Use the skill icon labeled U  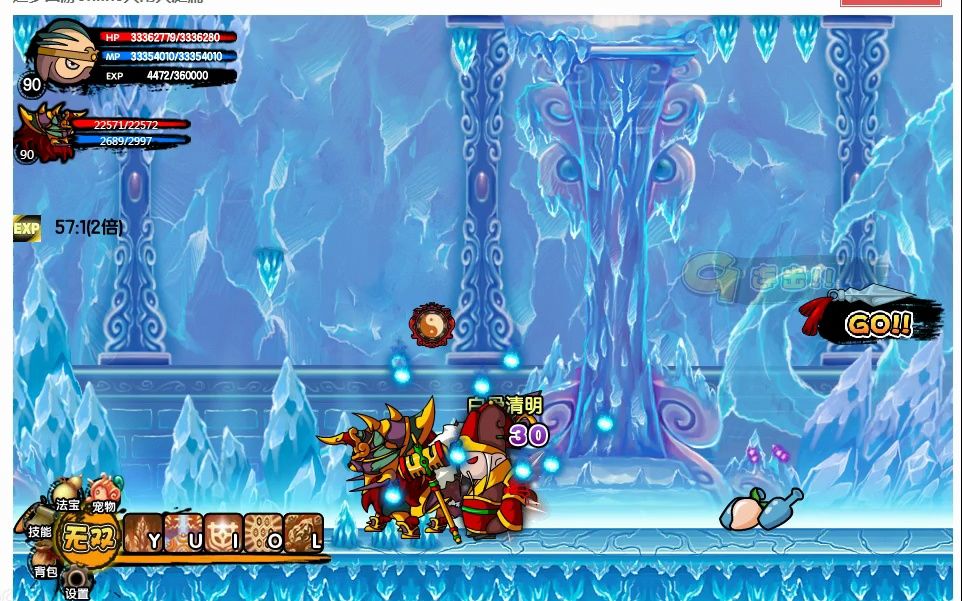[x=183, y=533]
